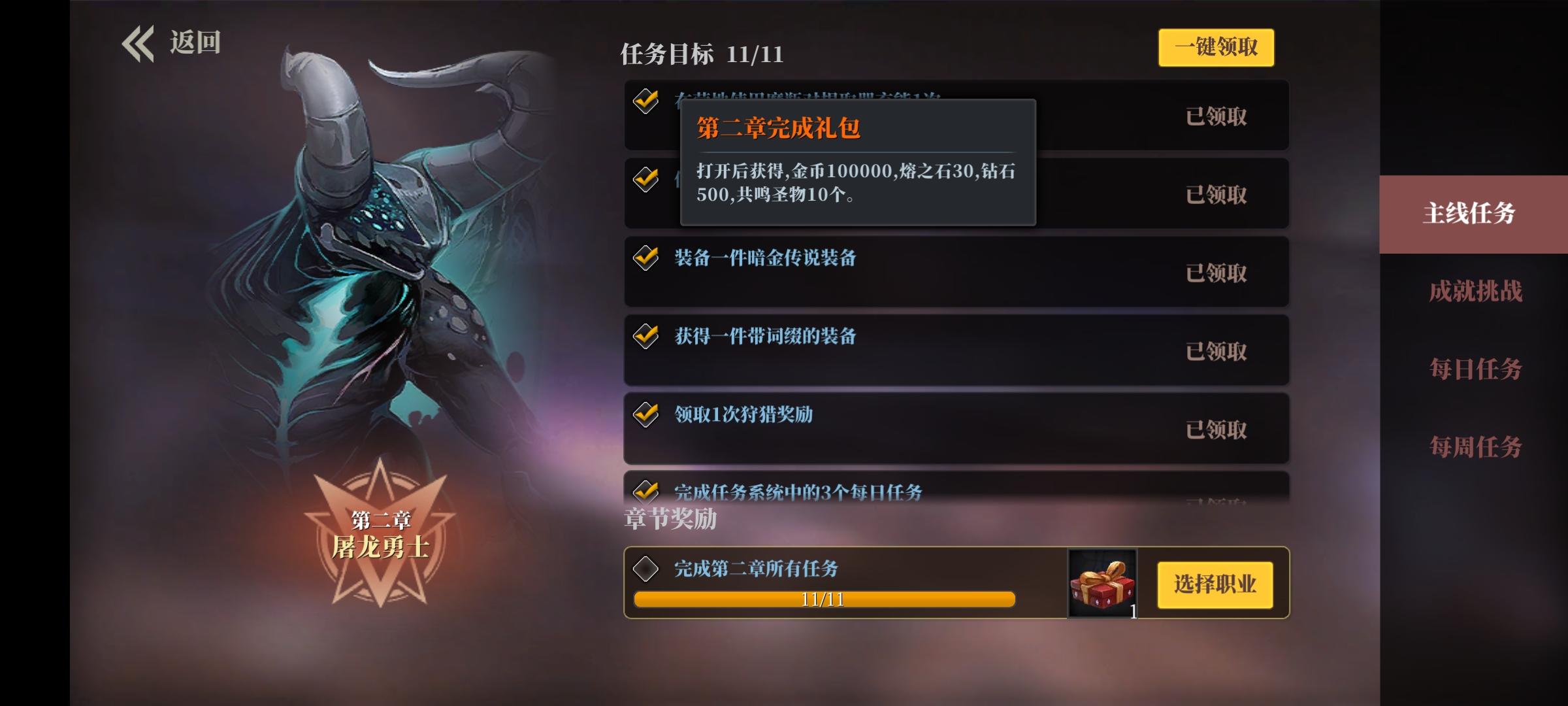Toggle the second quest's completion mark
The image size is (1568, 706).
645,178
